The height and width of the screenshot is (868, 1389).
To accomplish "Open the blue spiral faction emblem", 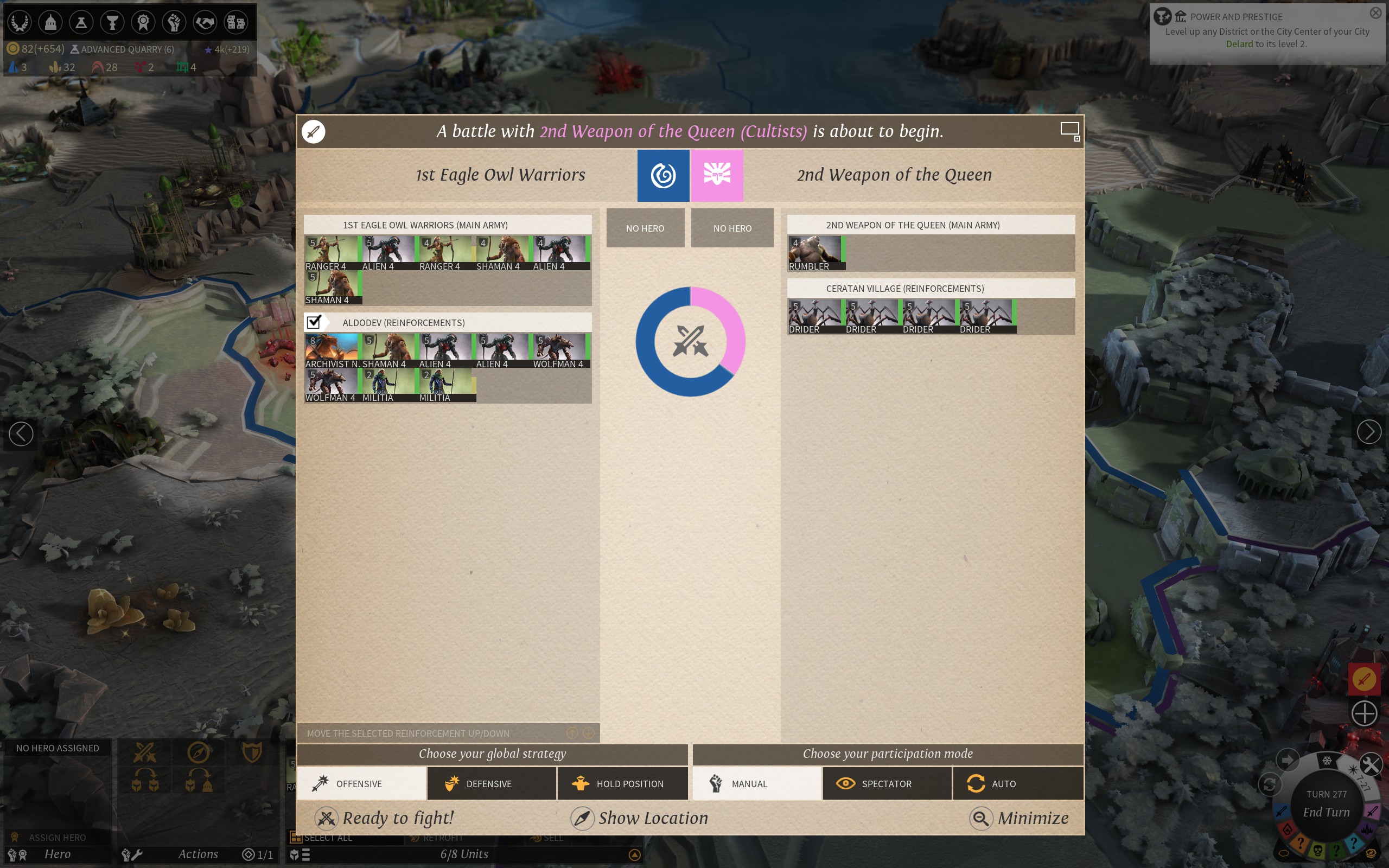I will click(x=663, y=176).
